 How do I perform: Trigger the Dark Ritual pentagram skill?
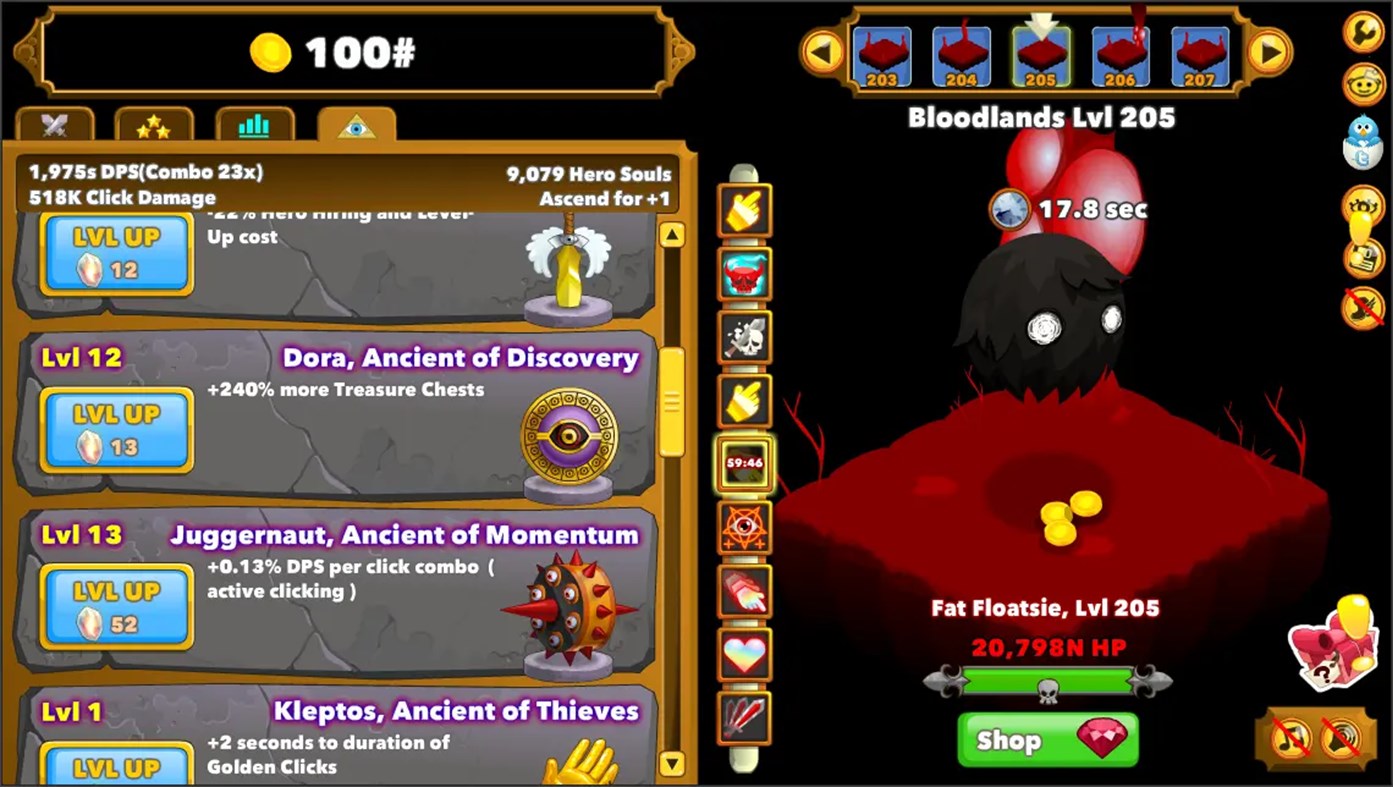click(x=744, y=529)
